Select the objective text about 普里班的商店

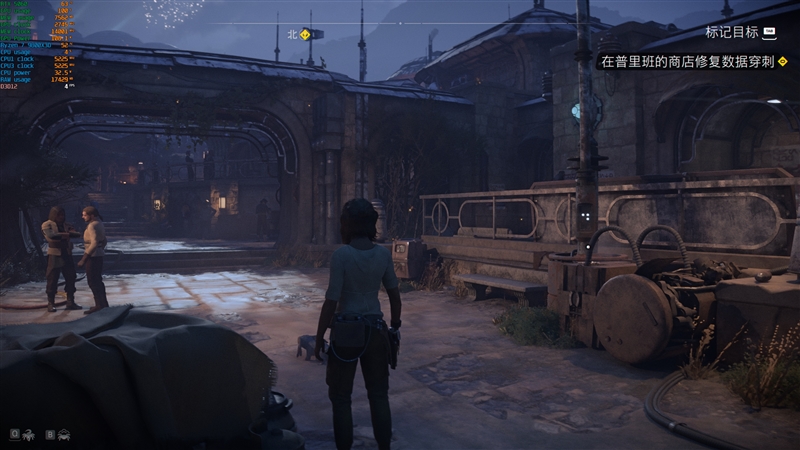[x=686, y=61]
